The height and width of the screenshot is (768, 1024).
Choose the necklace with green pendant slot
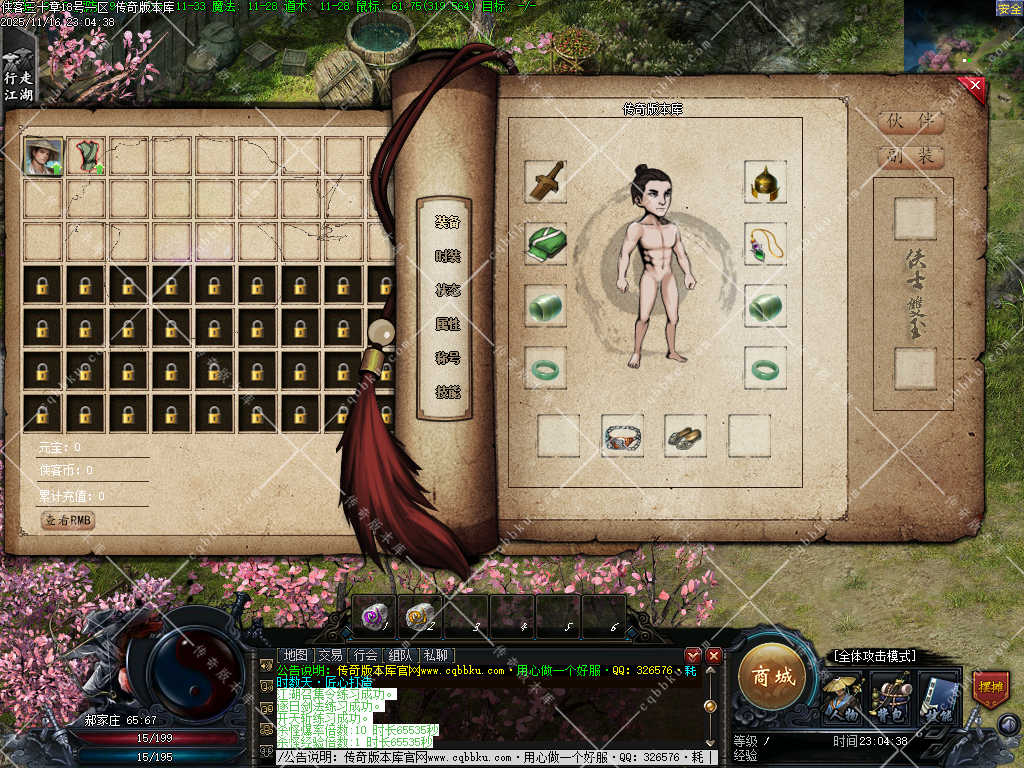coord(765,243)
